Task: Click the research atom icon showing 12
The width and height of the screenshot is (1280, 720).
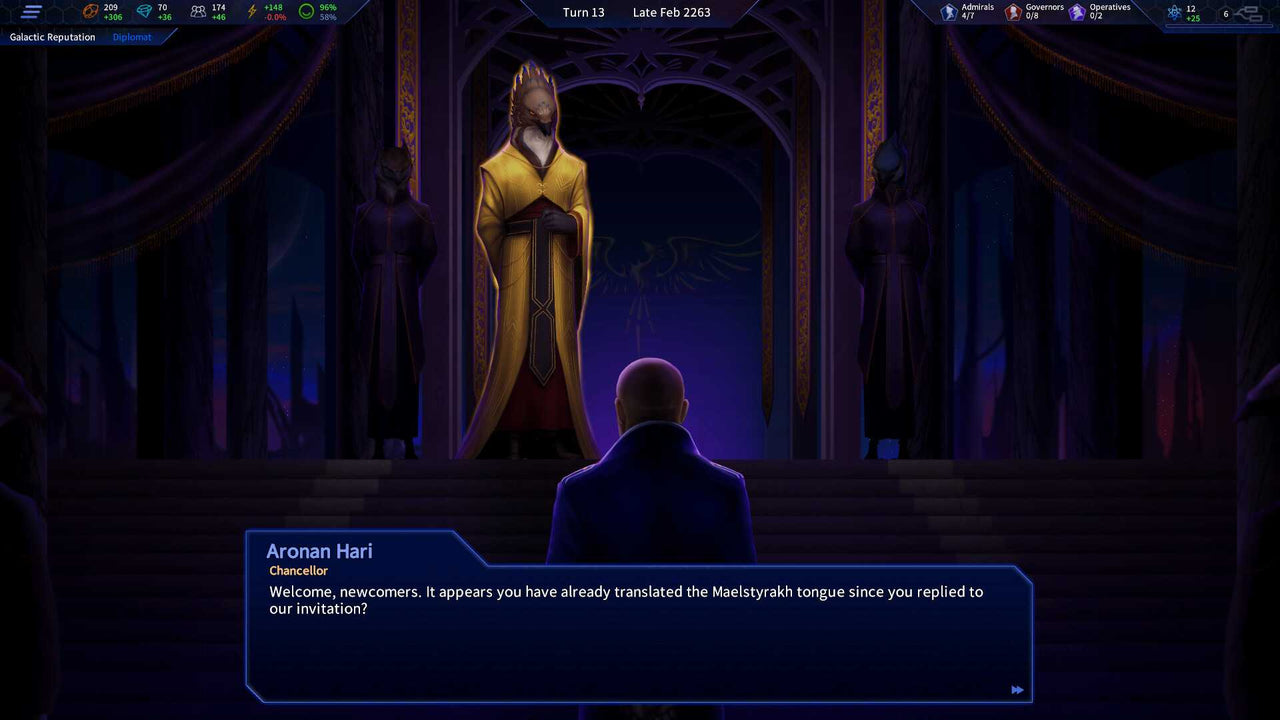Action: coord(1174,12)
